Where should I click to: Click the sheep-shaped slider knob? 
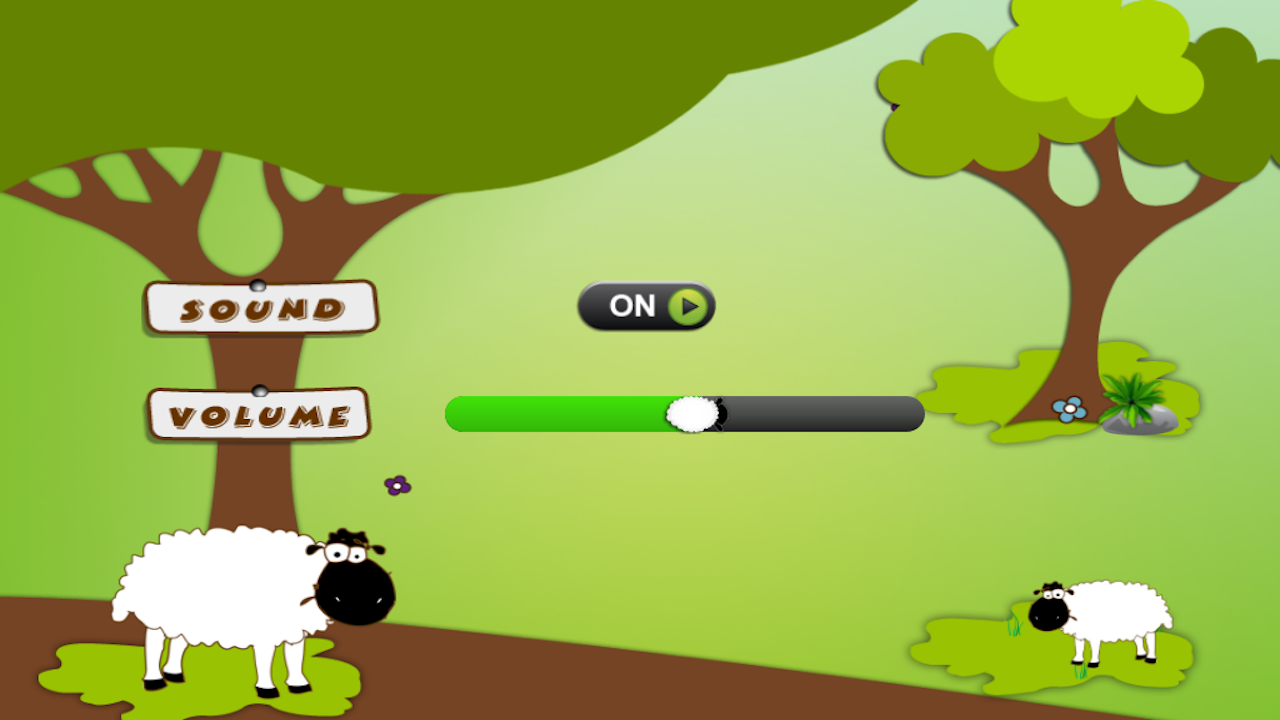click(x=692, y=413)
